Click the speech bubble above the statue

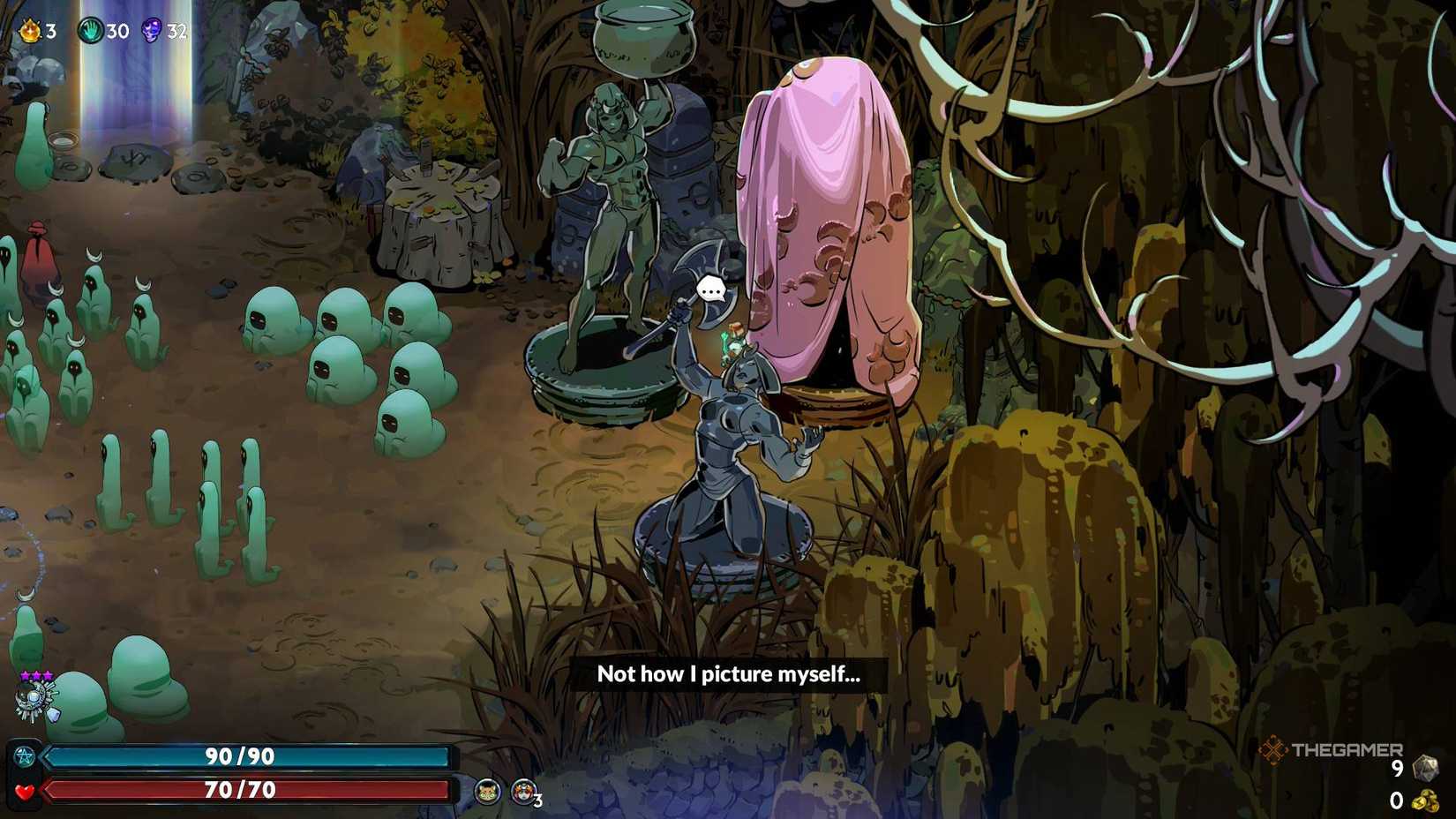pyautogui.click(x=710, y=288)
